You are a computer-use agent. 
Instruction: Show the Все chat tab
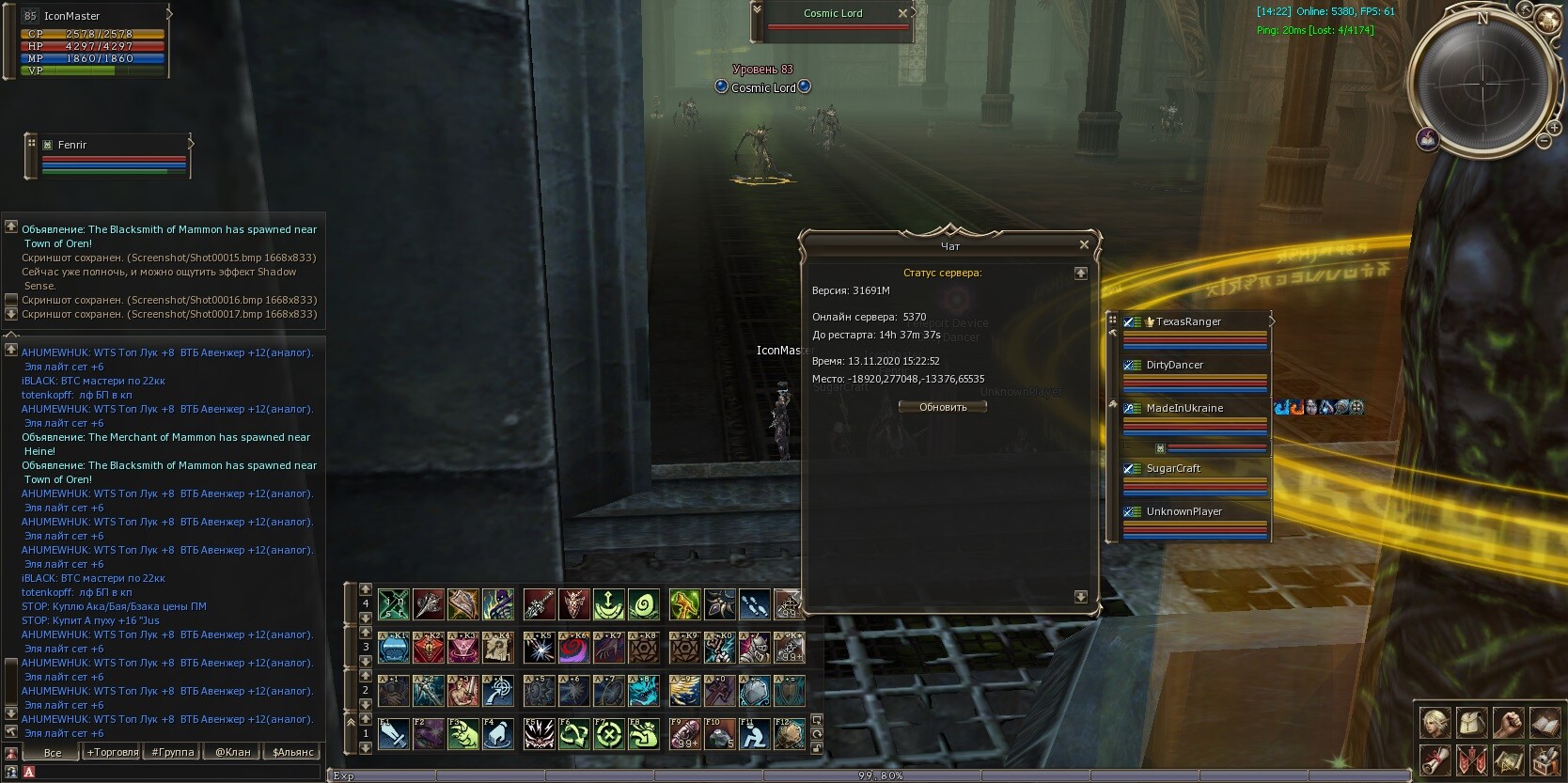[53, 752]
